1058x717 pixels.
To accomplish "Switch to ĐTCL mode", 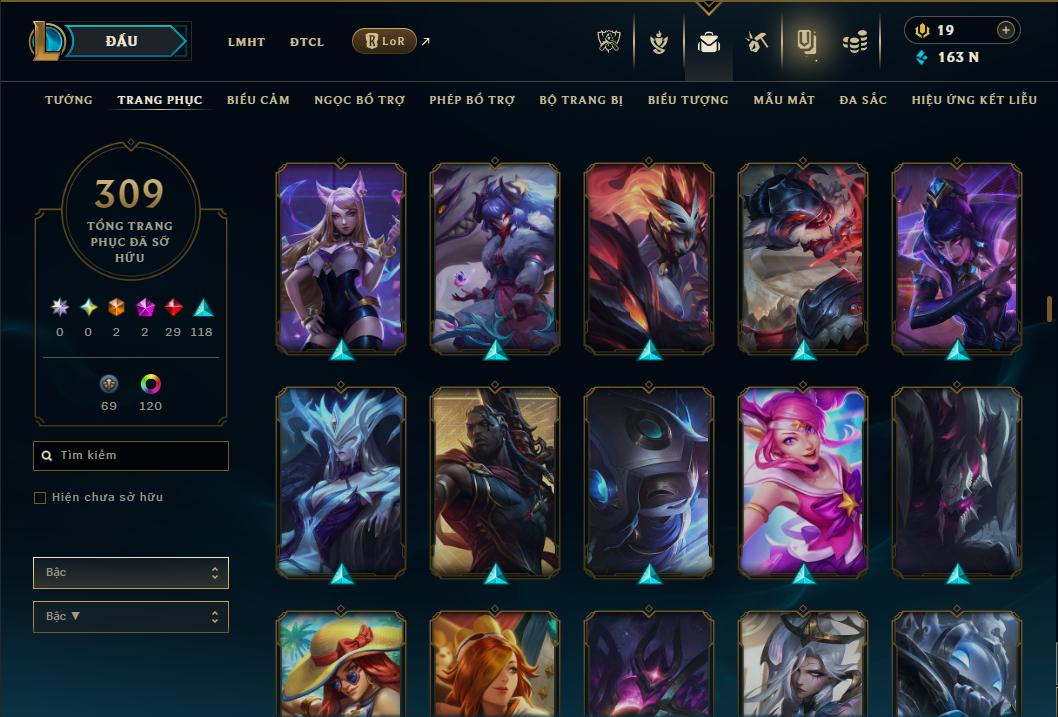I will [x=307, y=42].
